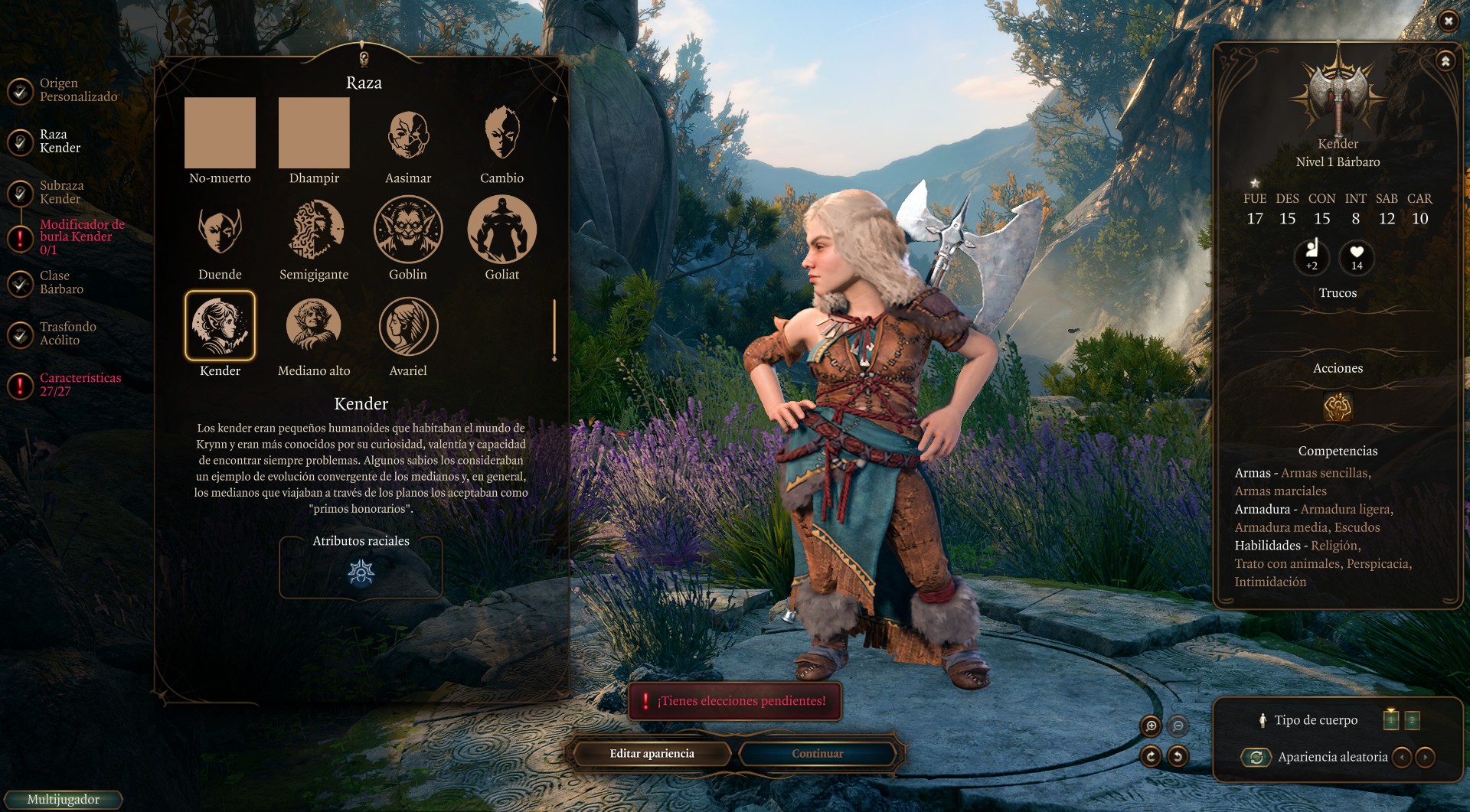Click the Continuar button
Image resolution: width=1470 pixels, height=812 pixels.
817,754
